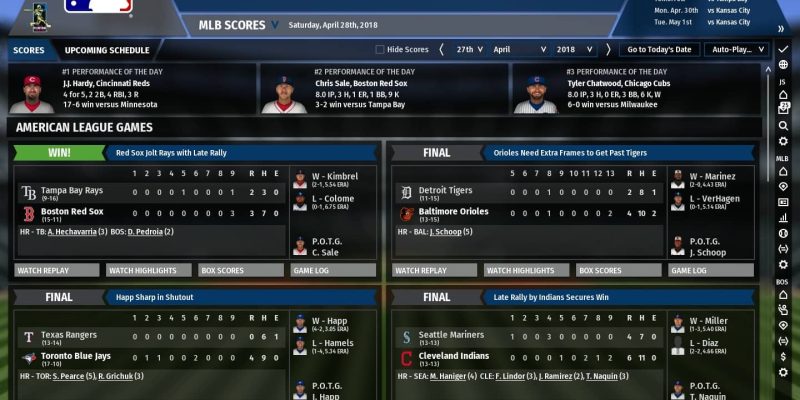The image size is (800, 400).
Task: Open box scores for Tigers vs Orioles
Action: 600,270
